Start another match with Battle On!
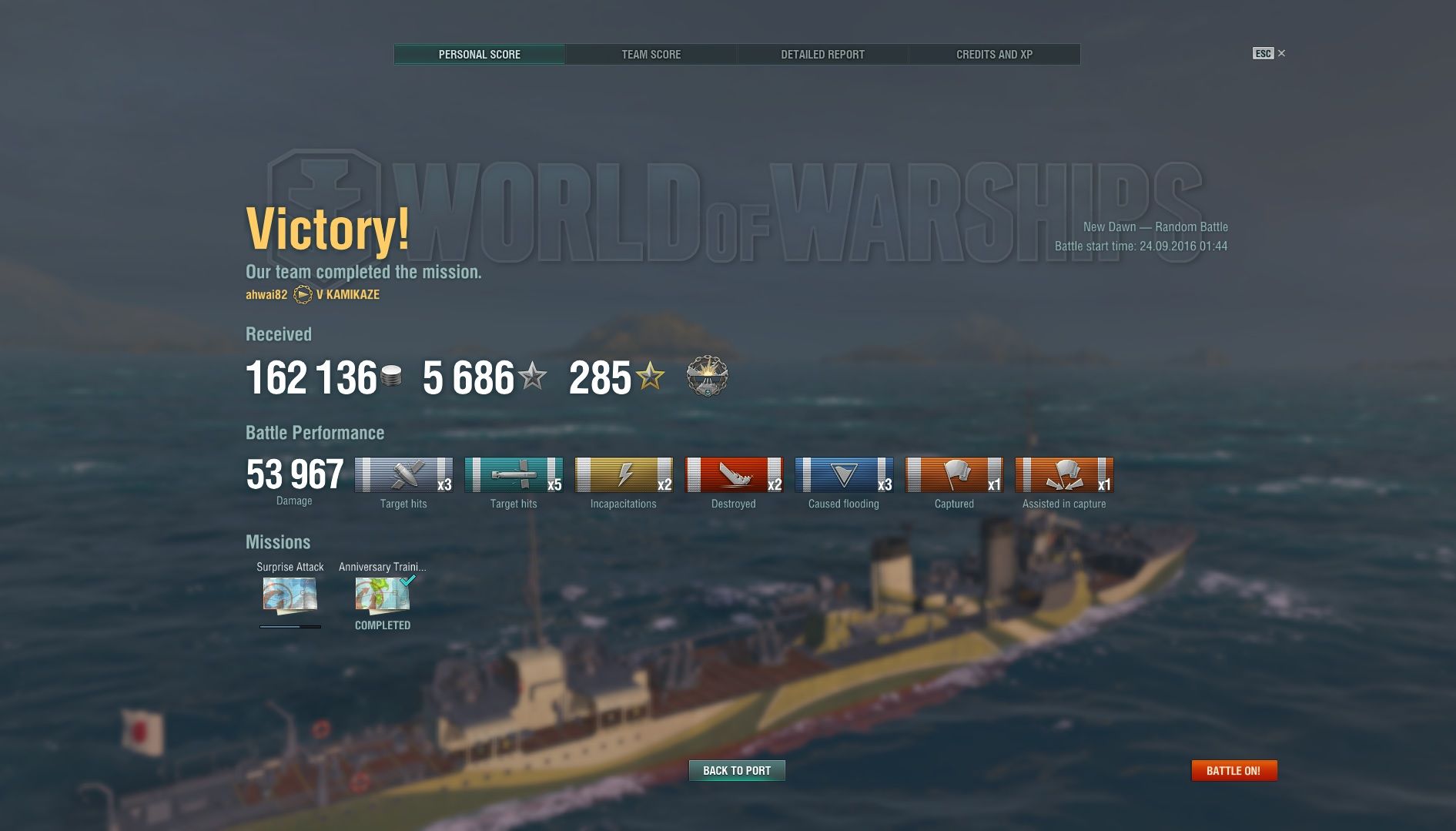 tap(1233, 771)
